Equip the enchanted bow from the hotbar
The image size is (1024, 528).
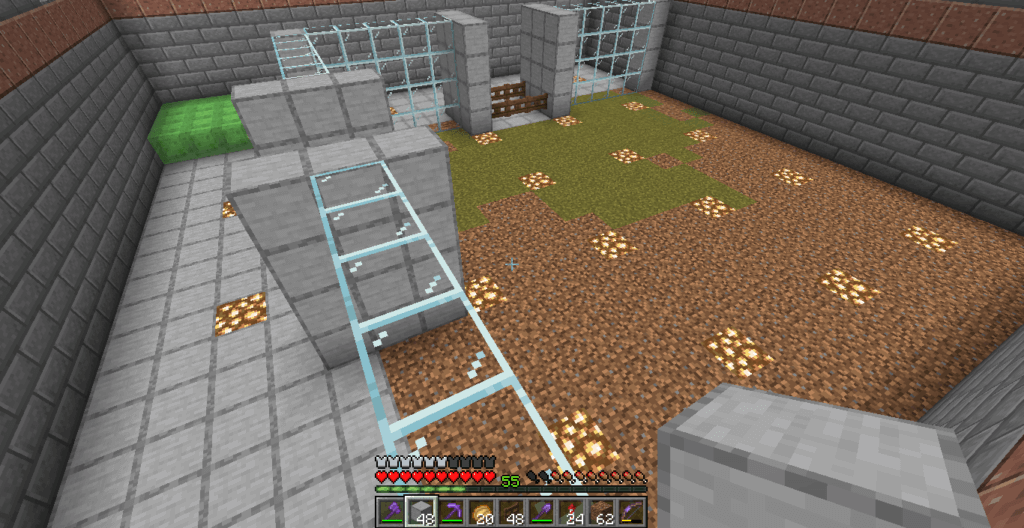tap(631, 512)
